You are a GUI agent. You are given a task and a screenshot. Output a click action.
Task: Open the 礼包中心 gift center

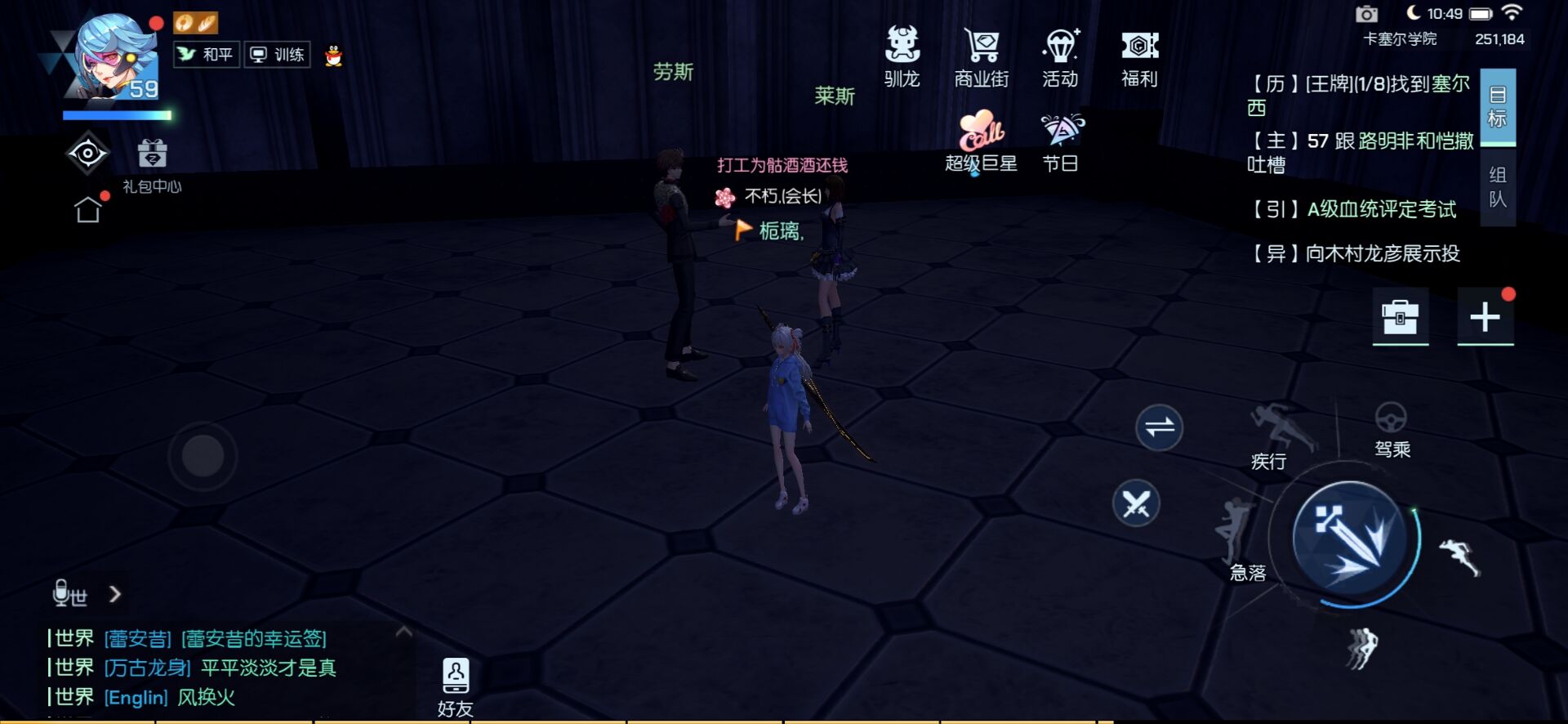coord(152,159)
